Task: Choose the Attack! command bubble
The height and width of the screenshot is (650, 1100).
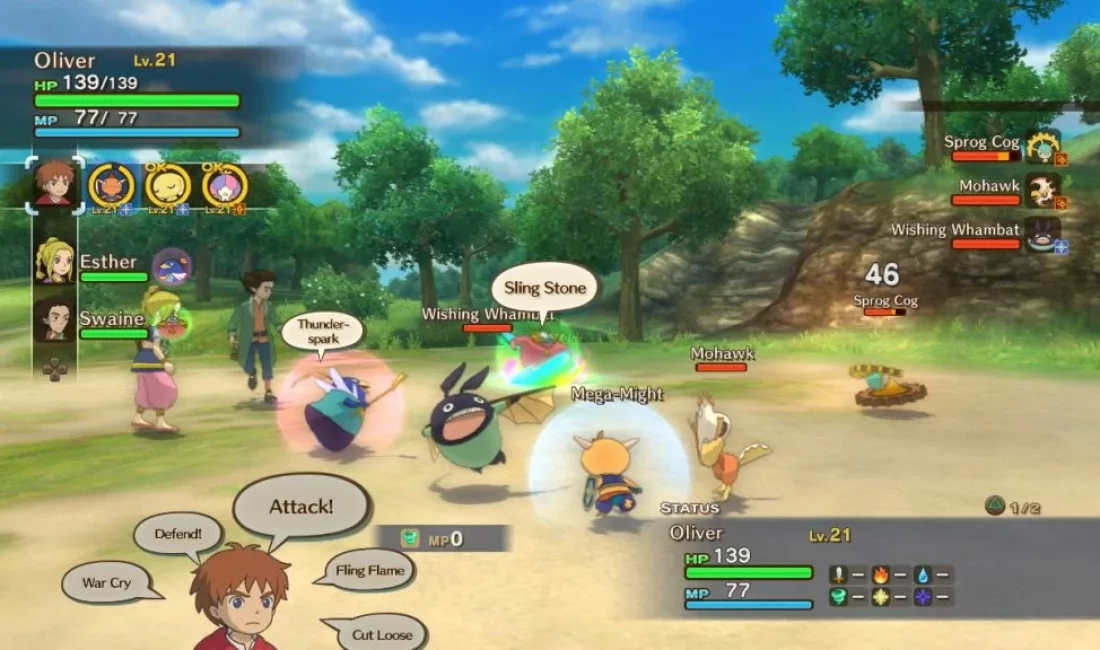Action: pyautogui.click(x=301, y=506)
